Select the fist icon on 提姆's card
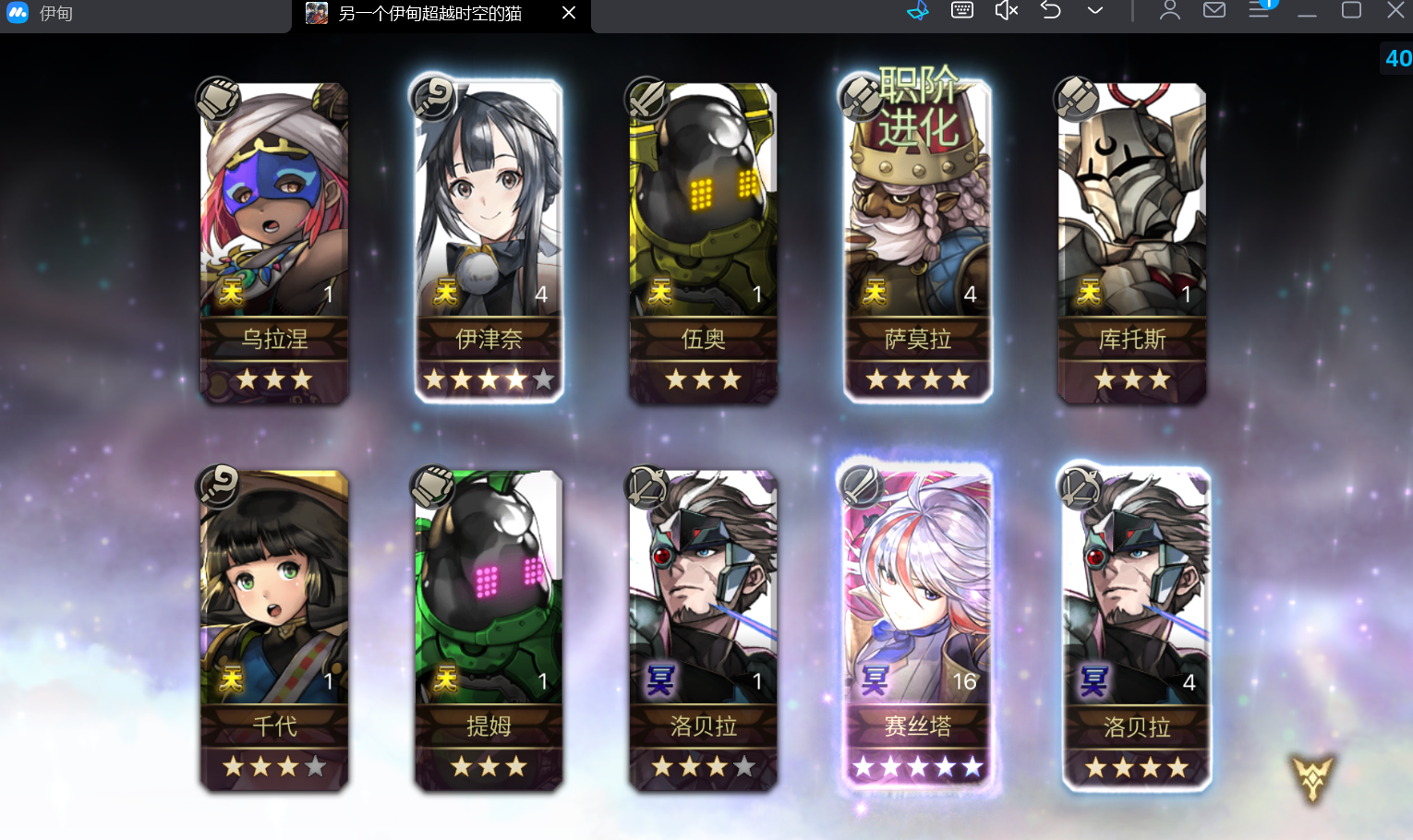The width and height of the screenshot is (1413, 840). click(432, 486)
